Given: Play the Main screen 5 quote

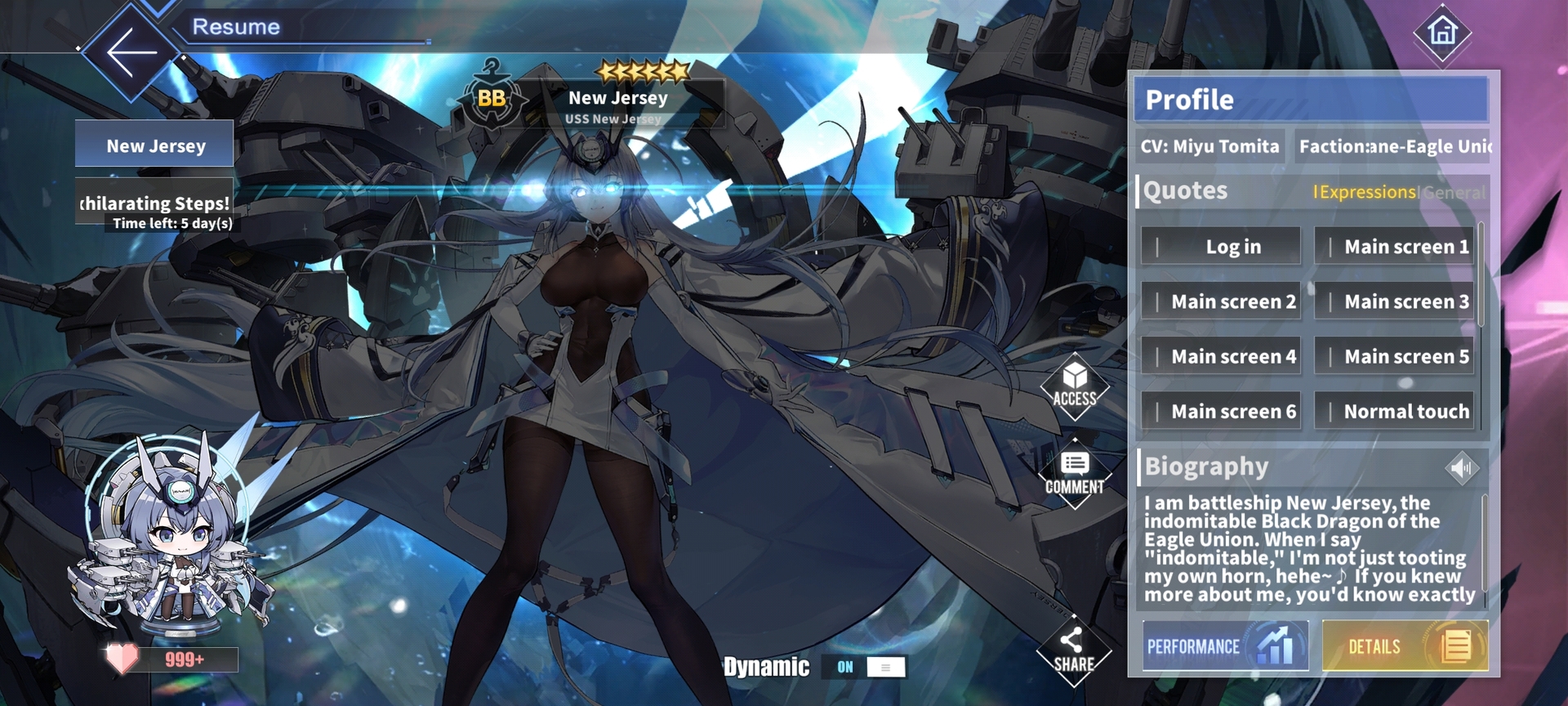Looking at the screenshot, I should pos(1395,356).
